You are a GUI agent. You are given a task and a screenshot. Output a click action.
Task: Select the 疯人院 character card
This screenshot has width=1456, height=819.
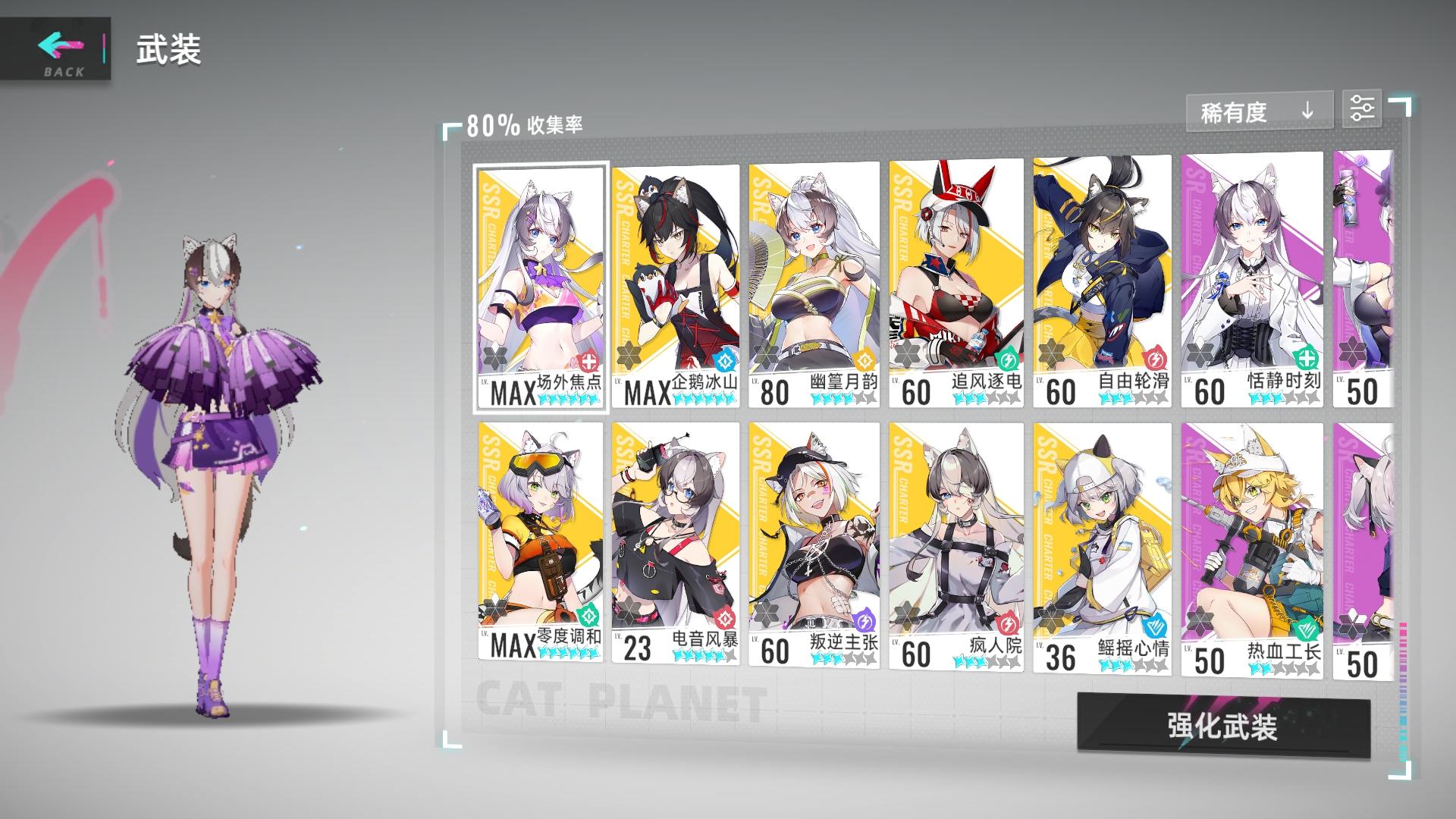(958, 546)
